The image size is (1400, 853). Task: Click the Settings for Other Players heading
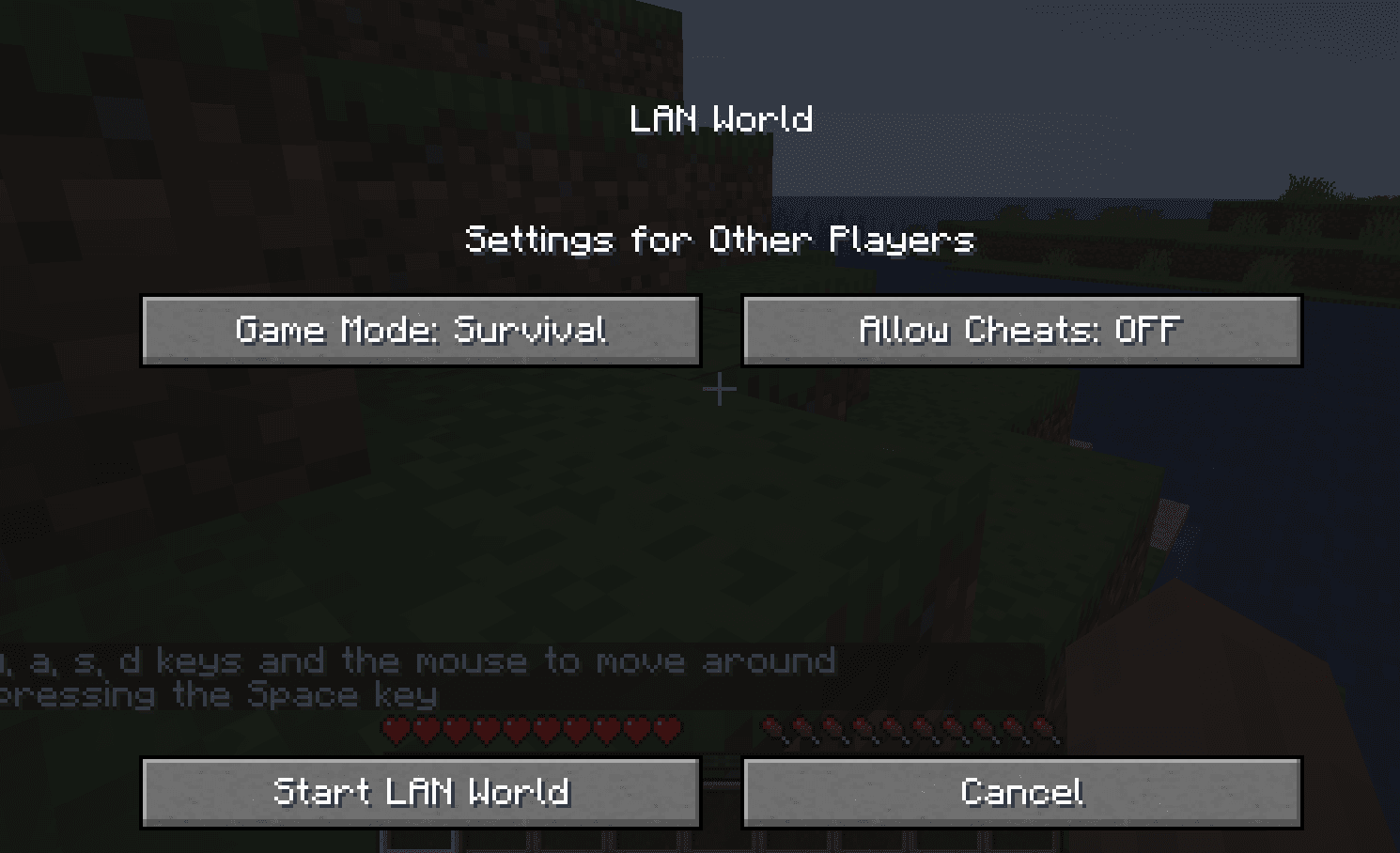[720, 240]
